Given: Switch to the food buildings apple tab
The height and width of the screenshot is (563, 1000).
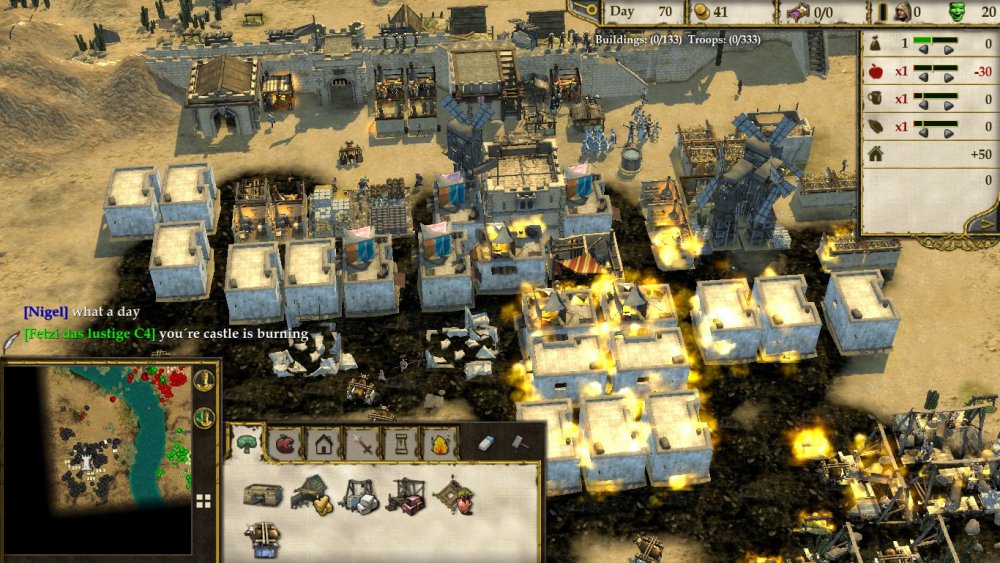Looking at the screenshot, I should tap(286, 443).
